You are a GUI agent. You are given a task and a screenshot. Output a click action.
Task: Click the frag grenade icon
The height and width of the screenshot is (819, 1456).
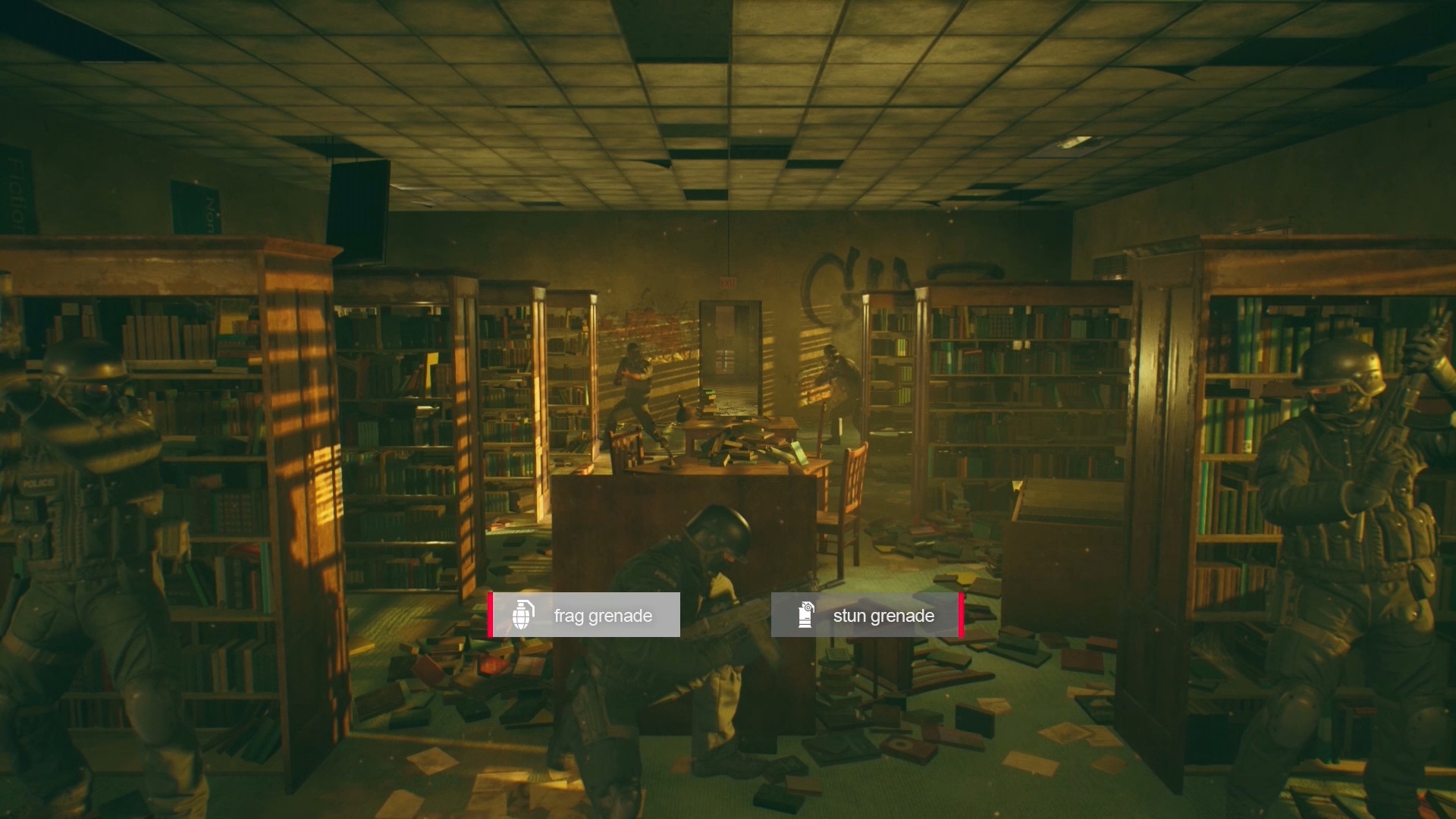[522, 615]
